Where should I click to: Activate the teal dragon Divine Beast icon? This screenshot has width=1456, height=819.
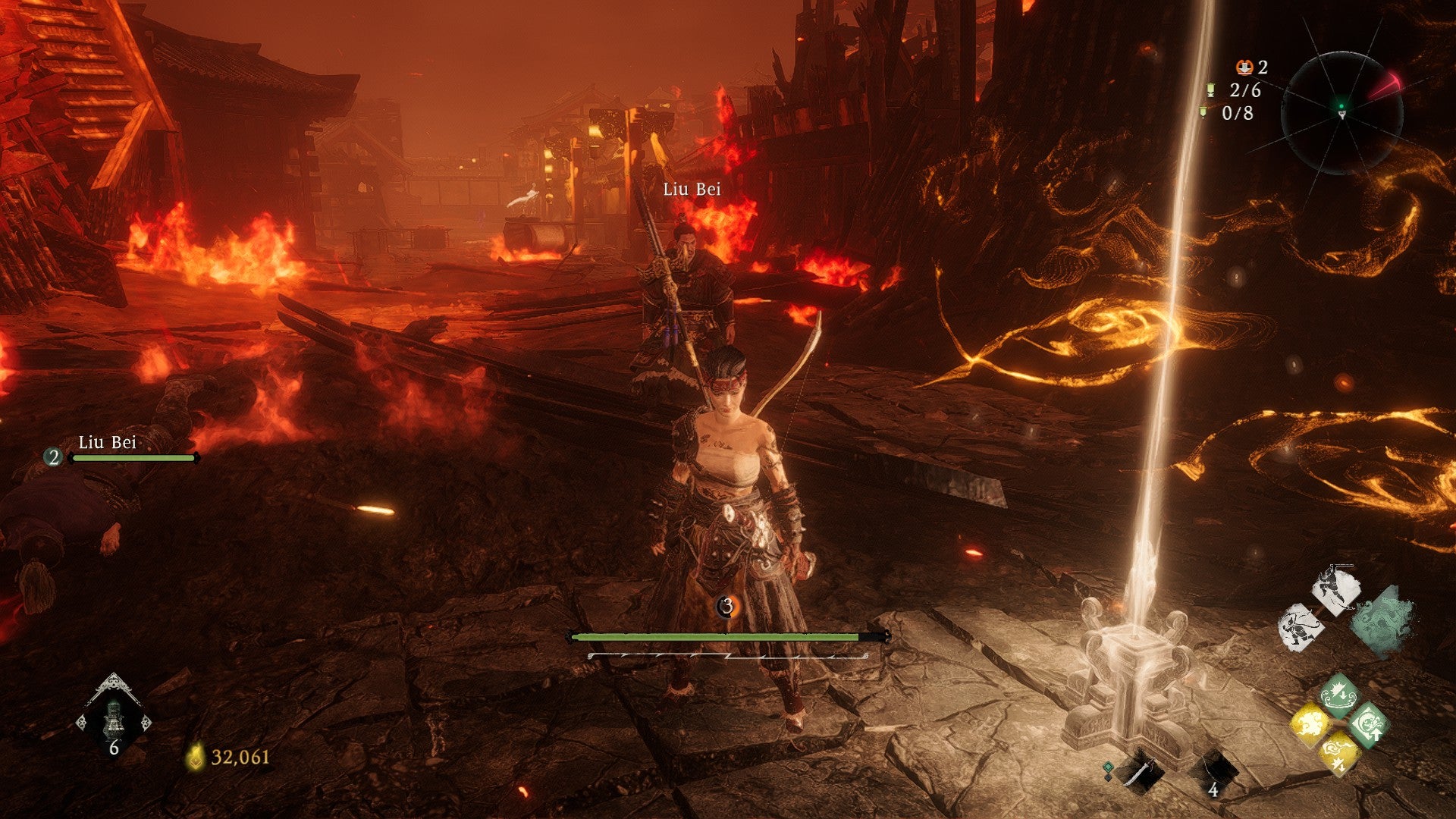coord(1384,623)
